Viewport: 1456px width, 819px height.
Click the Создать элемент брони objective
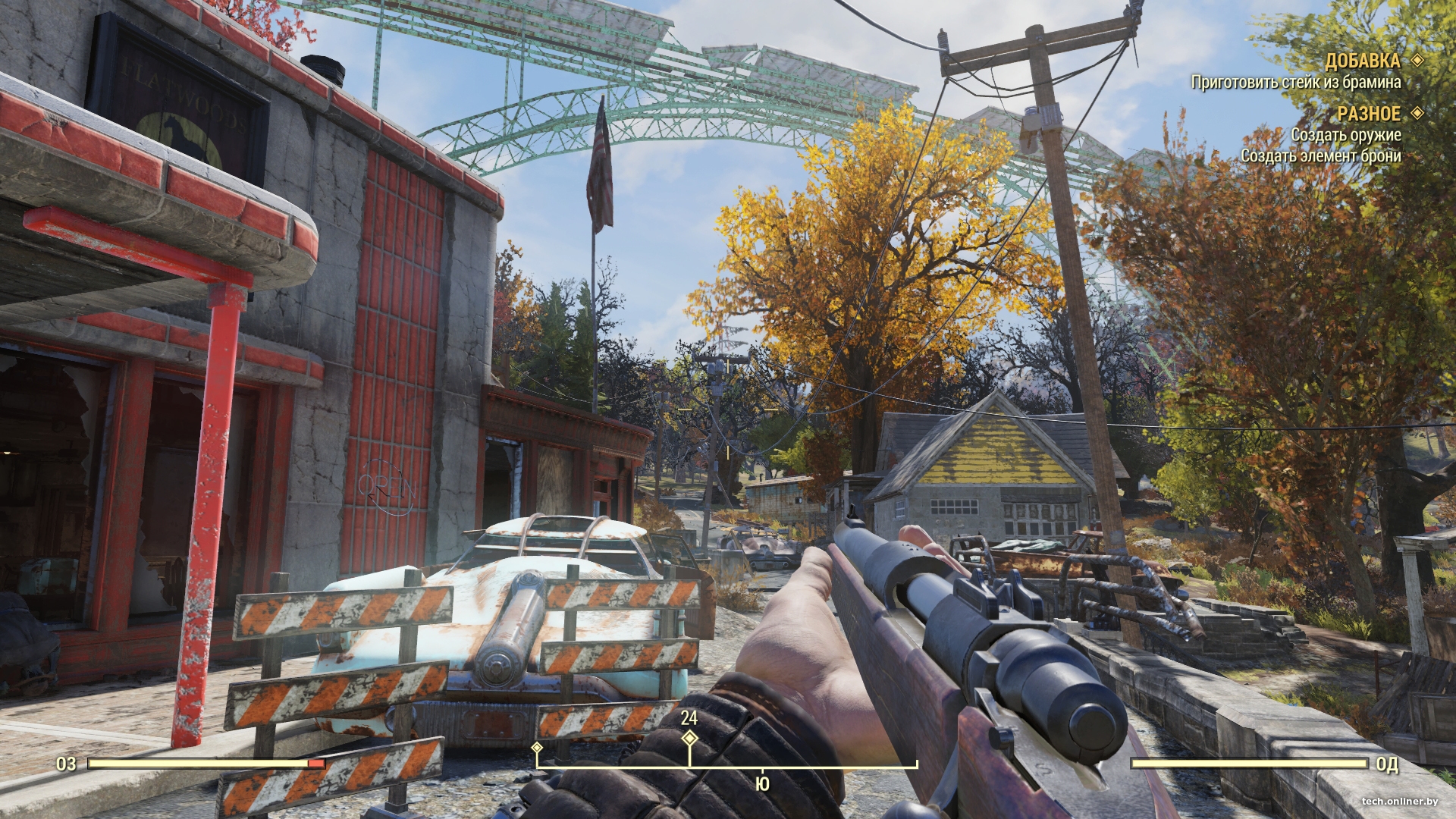(x=1320, y=155)
